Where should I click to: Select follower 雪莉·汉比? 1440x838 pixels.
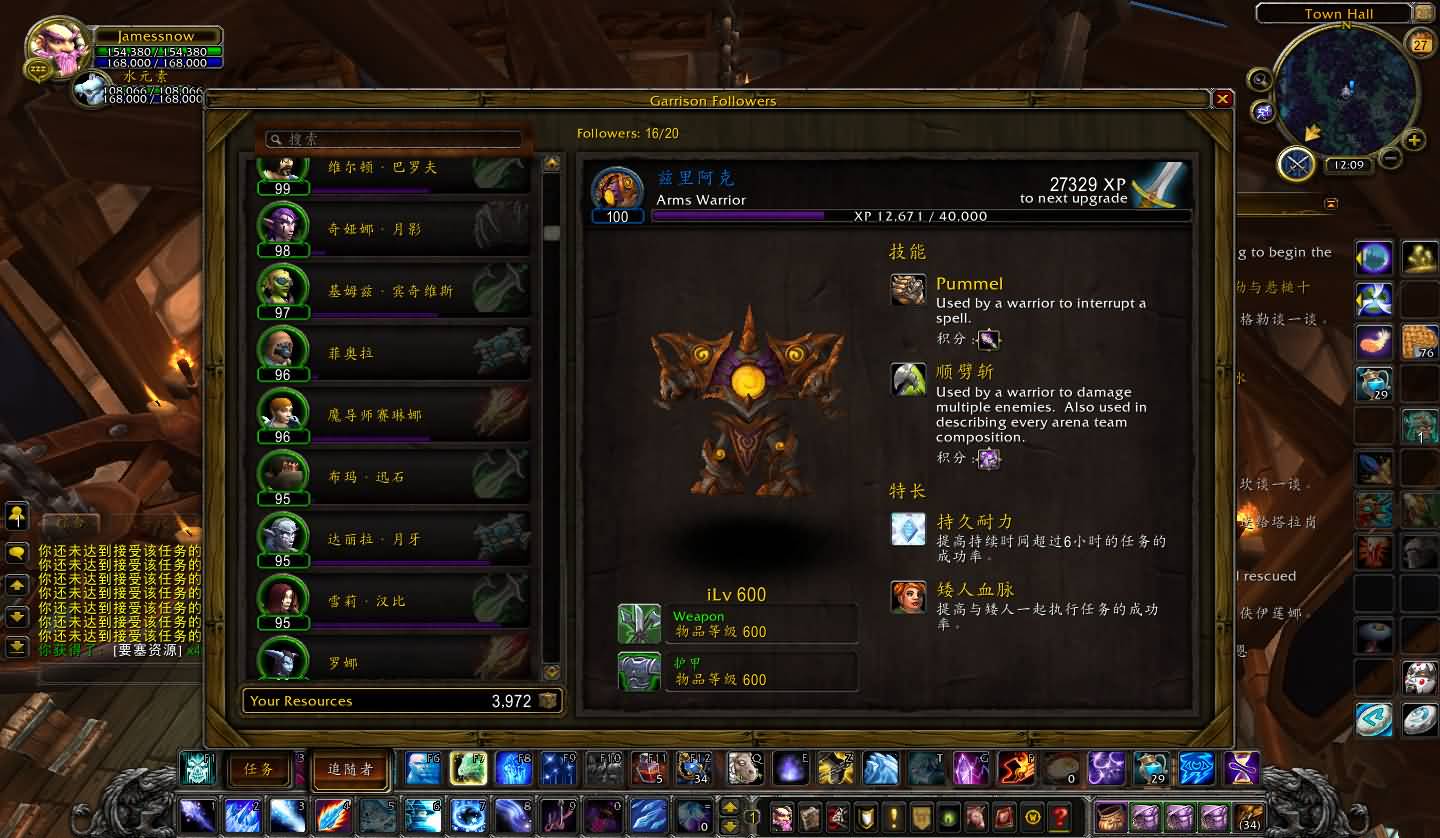point(393,601)
